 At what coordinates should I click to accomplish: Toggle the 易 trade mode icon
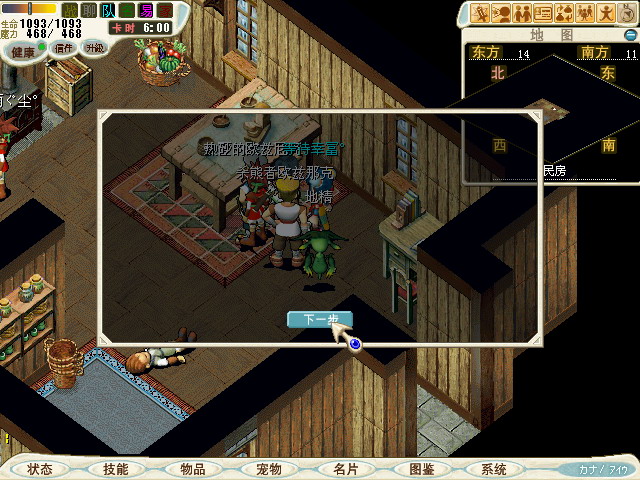point(146,10)
